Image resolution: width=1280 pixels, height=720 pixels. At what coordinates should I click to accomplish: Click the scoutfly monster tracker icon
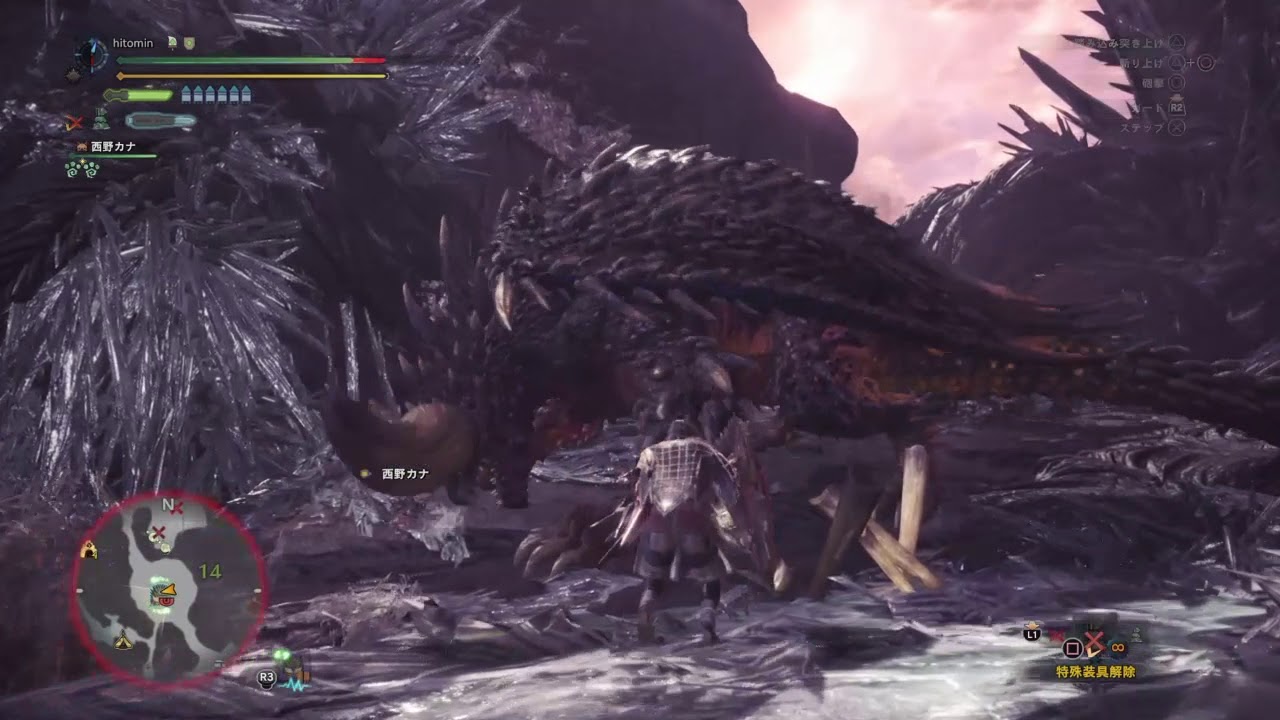(x=286, y=661)
